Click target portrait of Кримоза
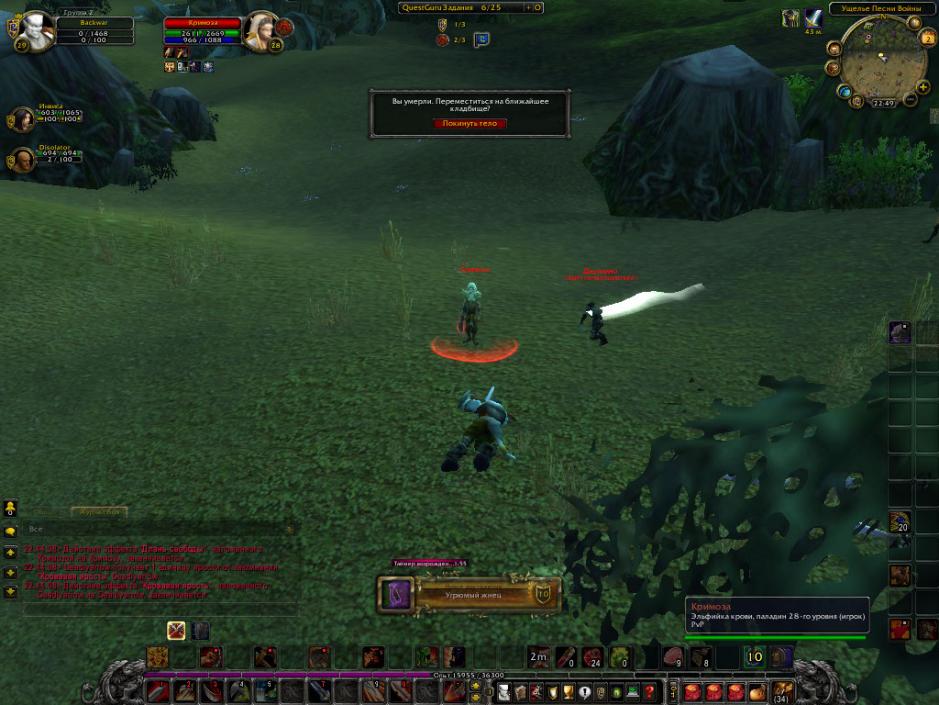Screen dimensions: 939x705 pos(260,30)
